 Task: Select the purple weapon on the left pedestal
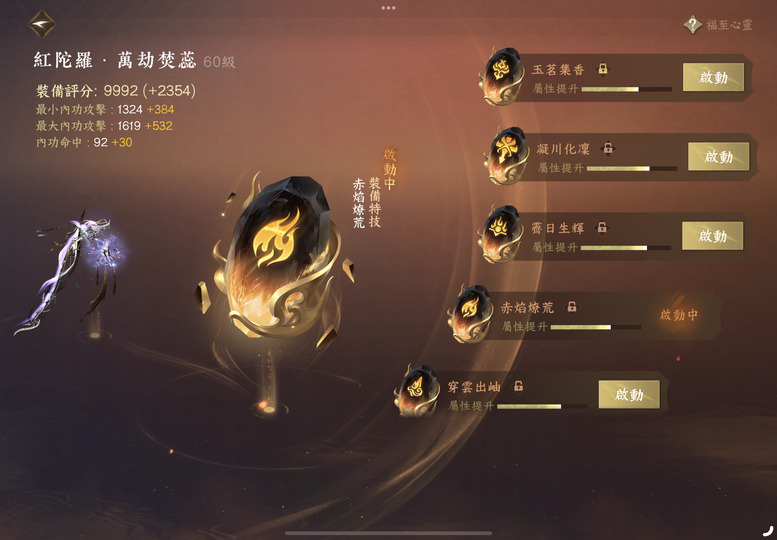pyautogui.click(x=75, y=270)
